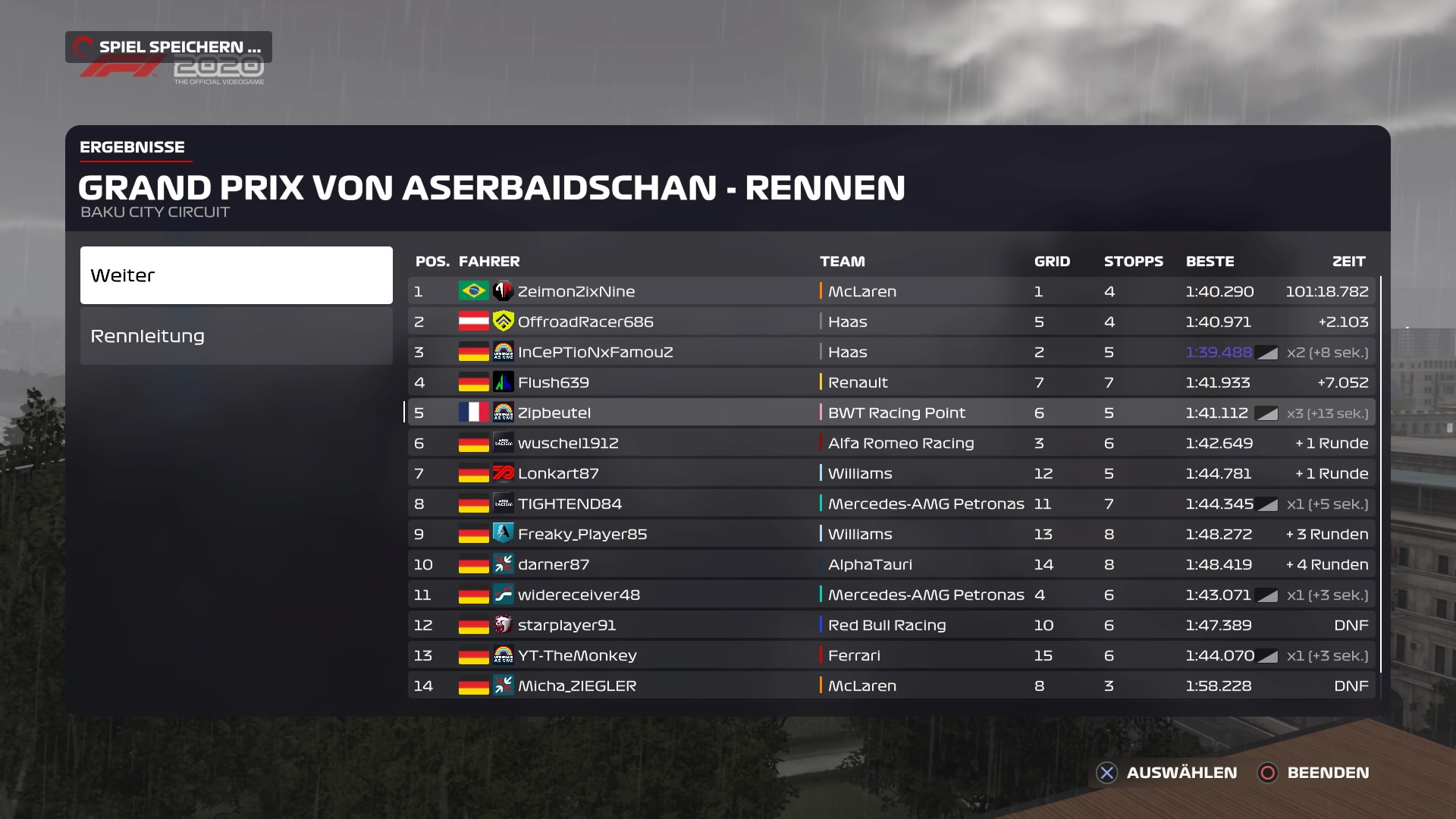Open the Rennleitung menu entry

(x=236, y=336)
